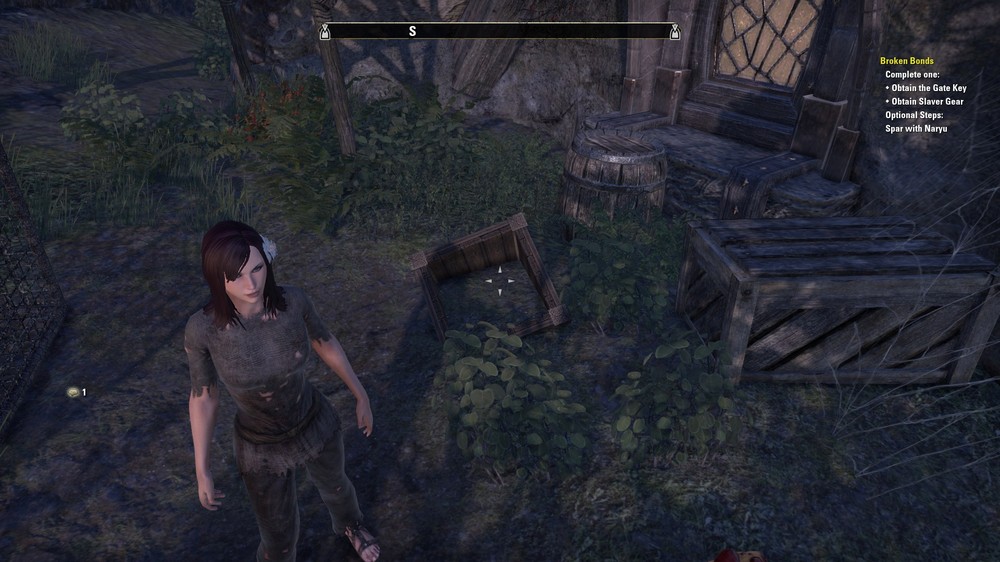1000x562 pixels.
Task: Select the Broken Bonds quest title
Action: click(906, 61)
